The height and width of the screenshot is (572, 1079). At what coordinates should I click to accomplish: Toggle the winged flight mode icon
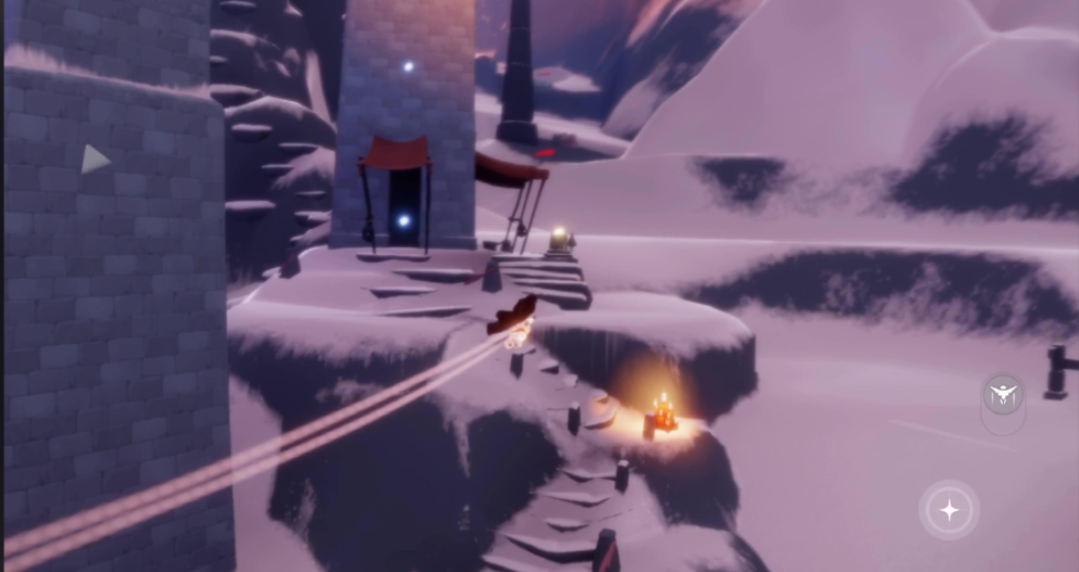(1002, 395)
